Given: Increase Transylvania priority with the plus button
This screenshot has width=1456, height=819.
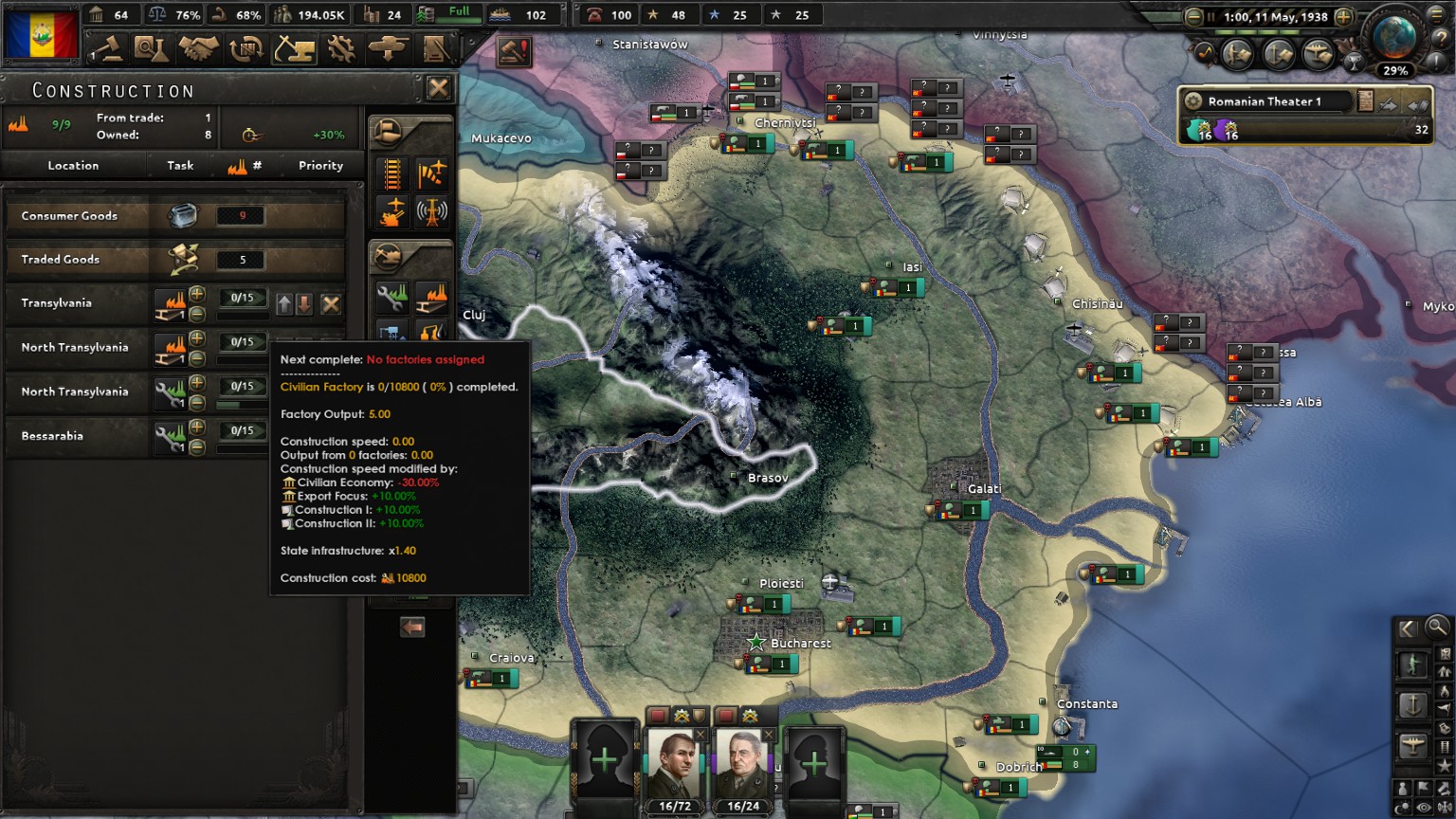Looking at the screenshot, I should [195, 296].
